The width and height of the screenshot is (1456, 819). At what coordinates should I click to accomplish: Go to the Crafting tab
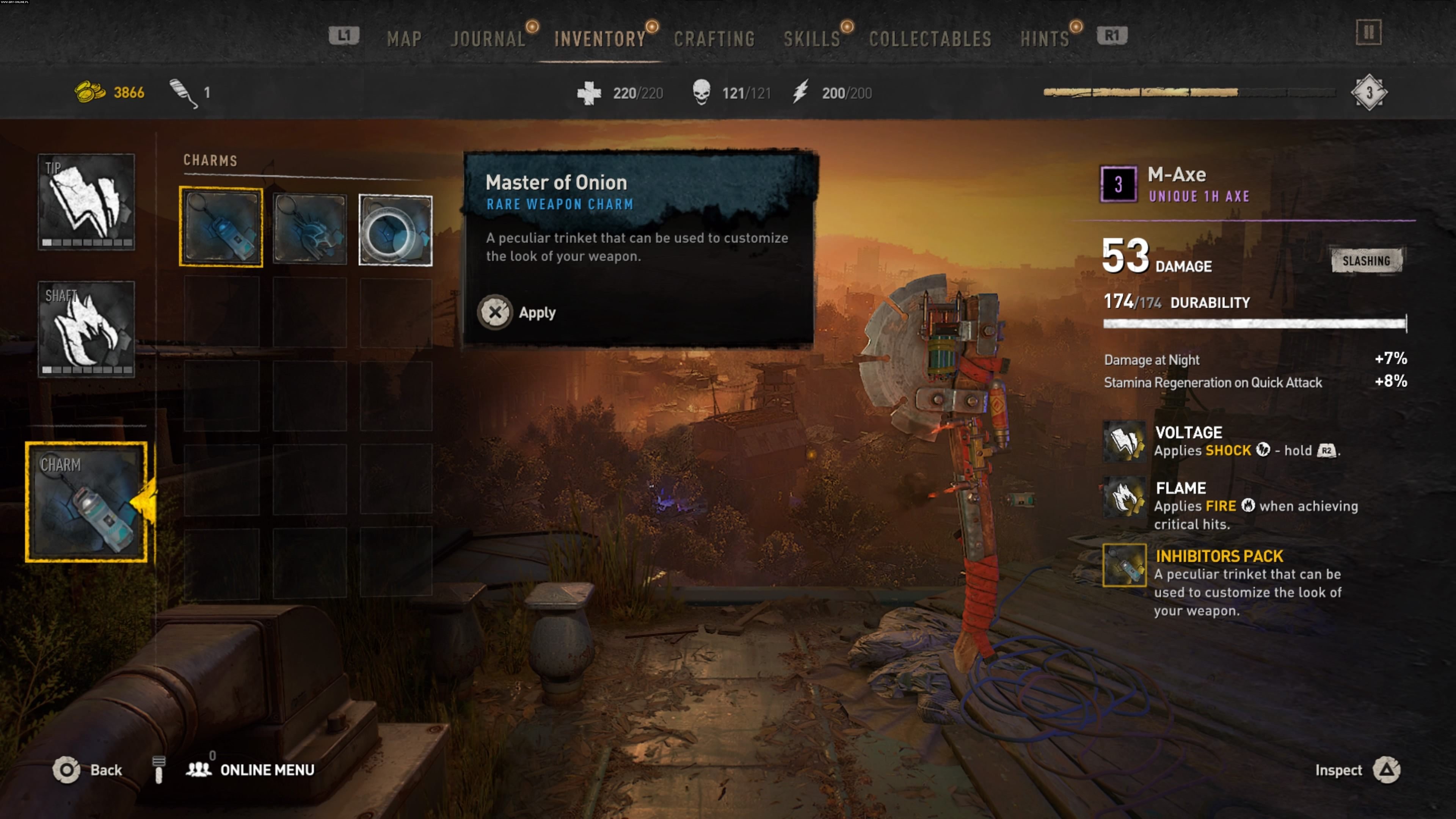click(x=714, y=38)
